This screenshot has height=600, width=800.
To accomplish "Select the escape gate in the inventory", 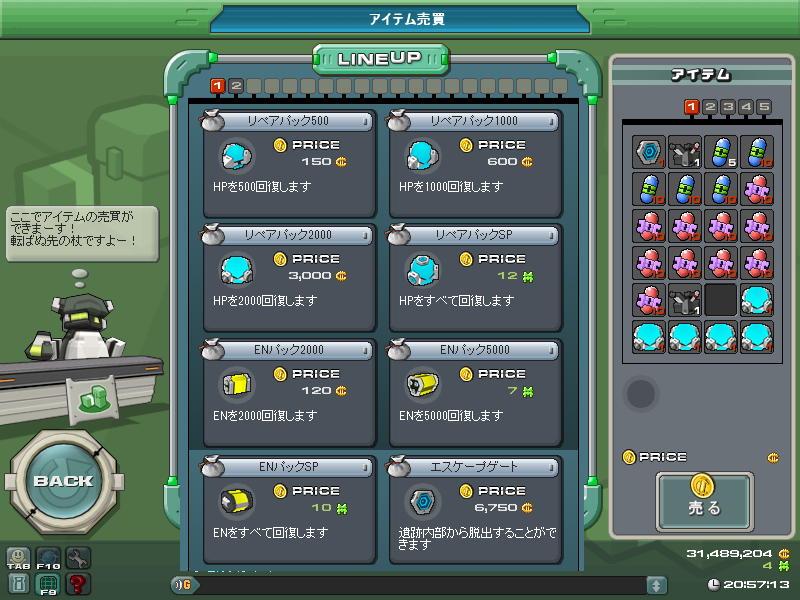I will (x=648, y=153).
